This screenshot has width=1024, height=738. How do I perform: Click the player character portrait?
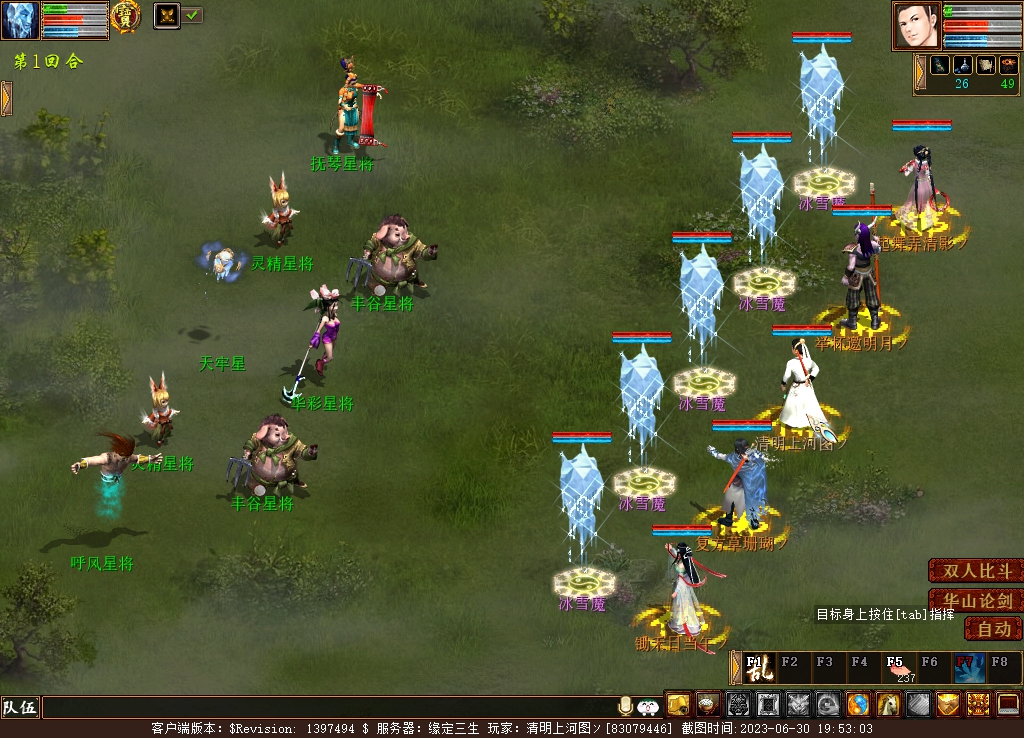[x=916, y=25]
